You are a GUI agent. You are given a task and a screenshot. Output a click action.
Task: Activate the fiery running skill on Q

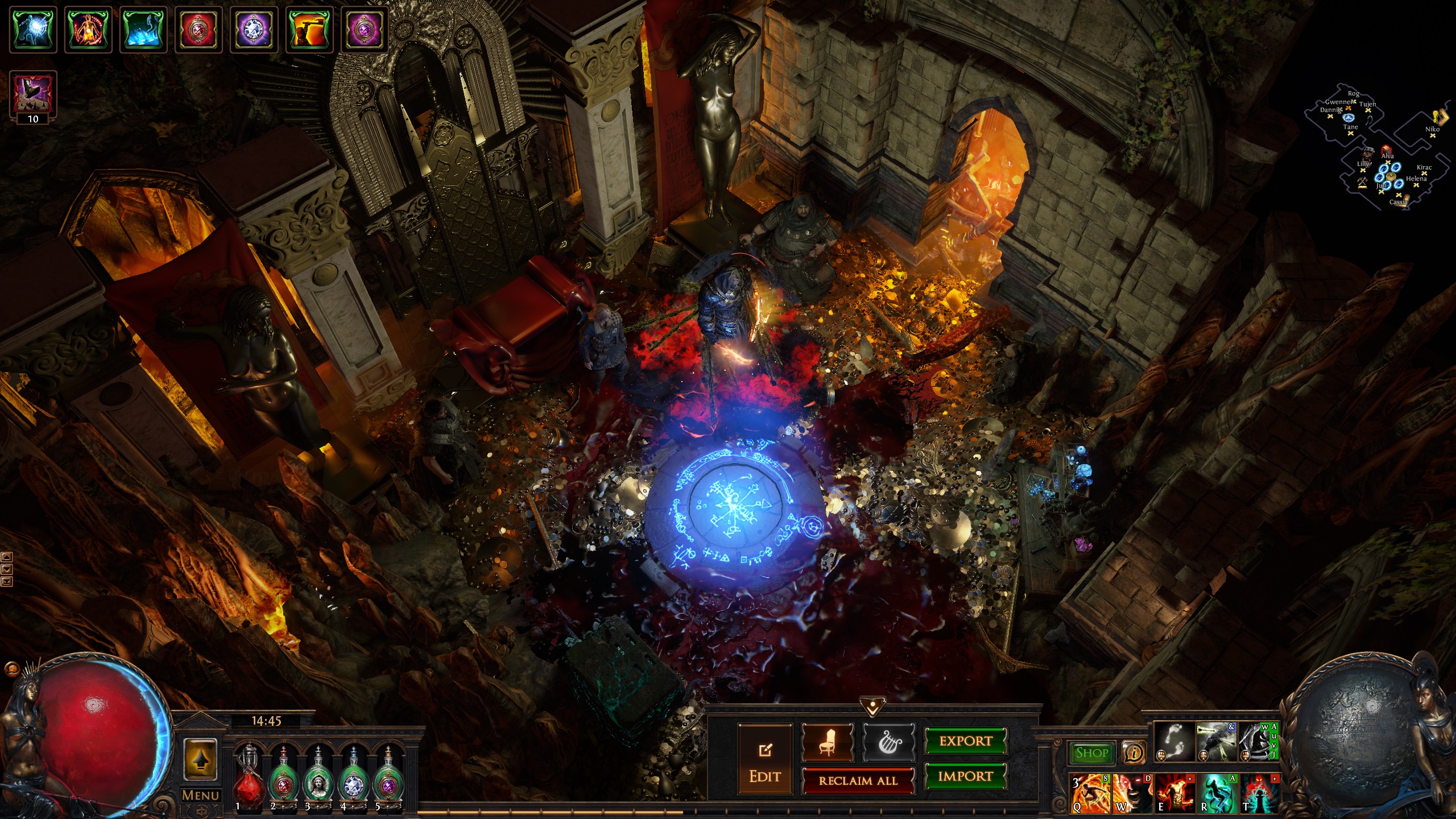(x=1090, y=793)
